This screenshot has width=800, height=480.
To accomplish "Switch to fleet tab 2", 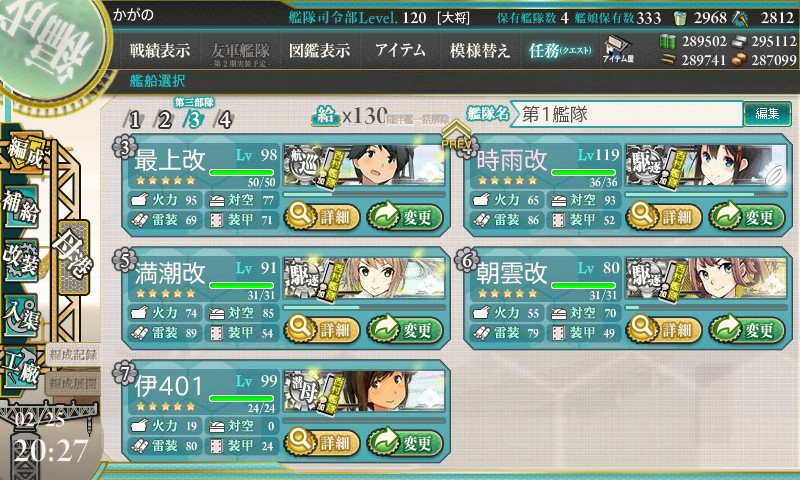I will pyautogui.click(x=164, y=120).
